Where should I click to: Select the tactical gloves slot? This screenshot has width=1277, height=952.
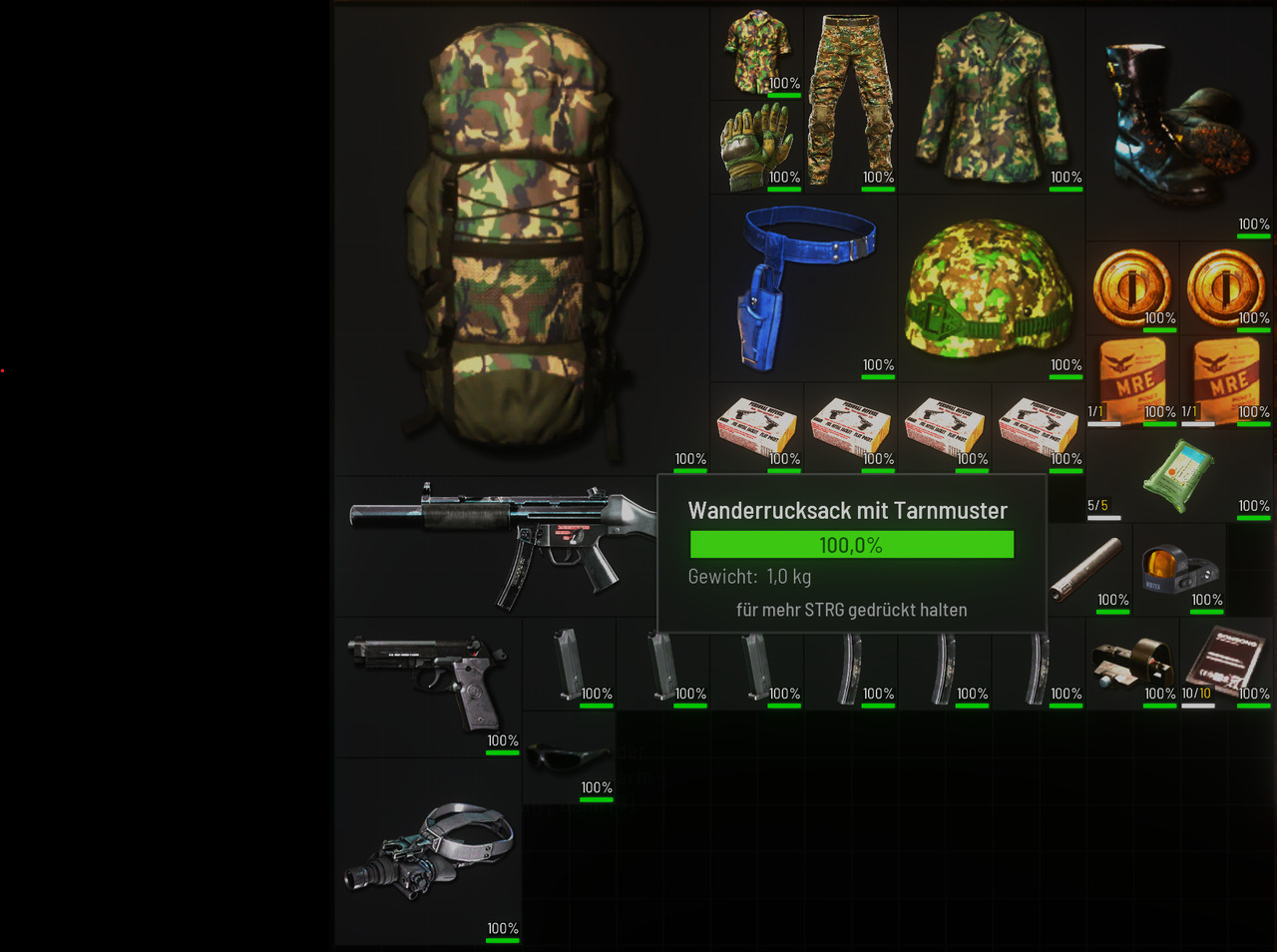[x=755, y=147]
